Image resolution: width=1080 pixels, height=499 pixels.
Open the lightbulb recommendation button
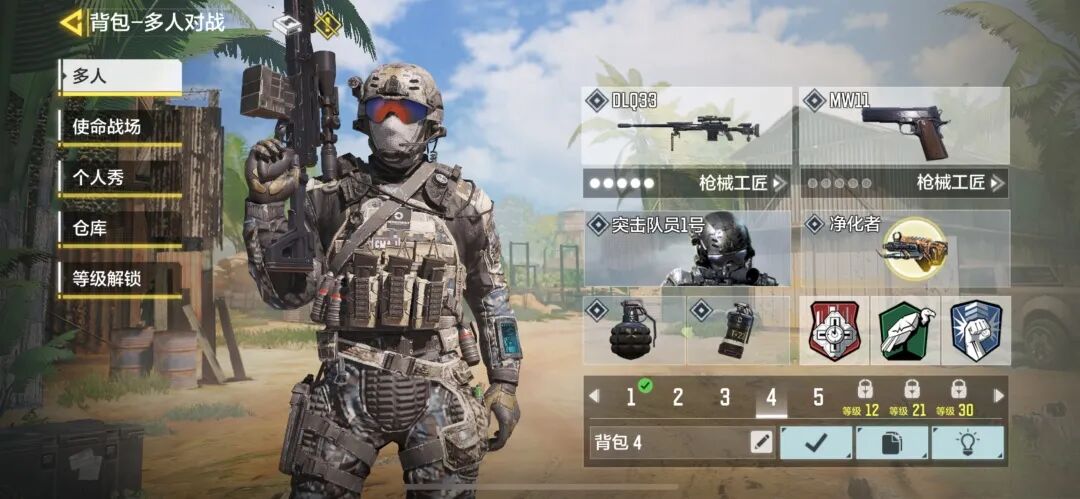point(967,442)
